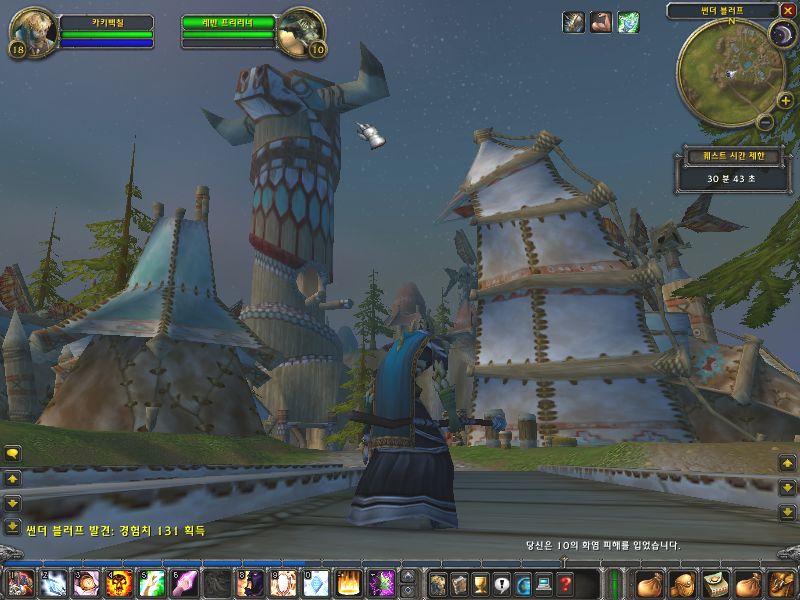Select the green glowing face buff icon

628,22
